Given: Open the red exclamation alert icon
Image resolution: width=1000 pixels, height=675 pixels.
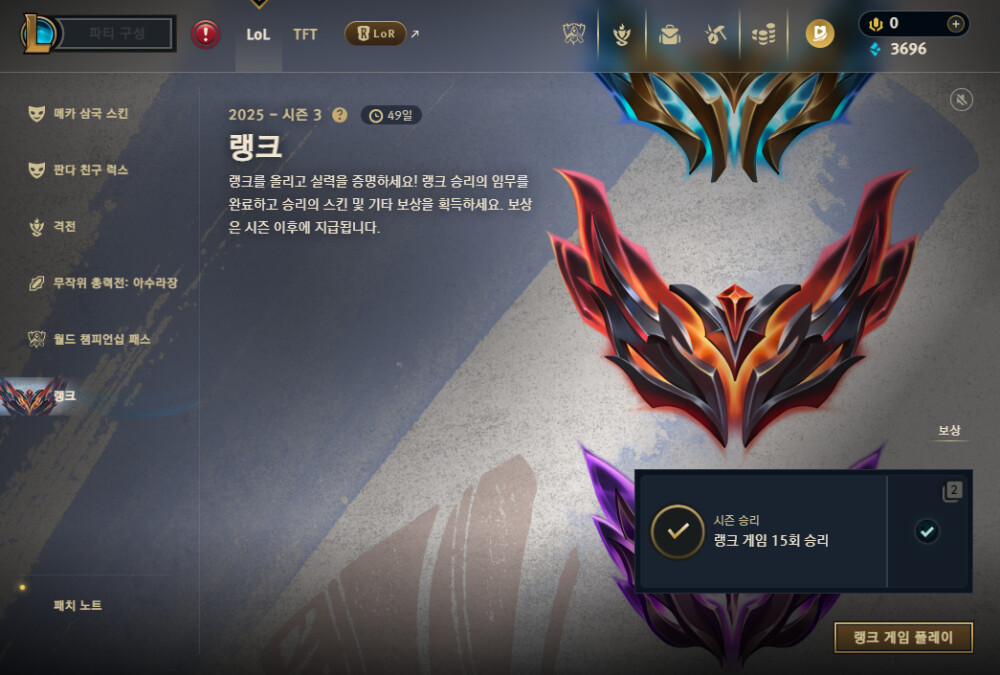Looking at the screenshot, I should point(206,34).
